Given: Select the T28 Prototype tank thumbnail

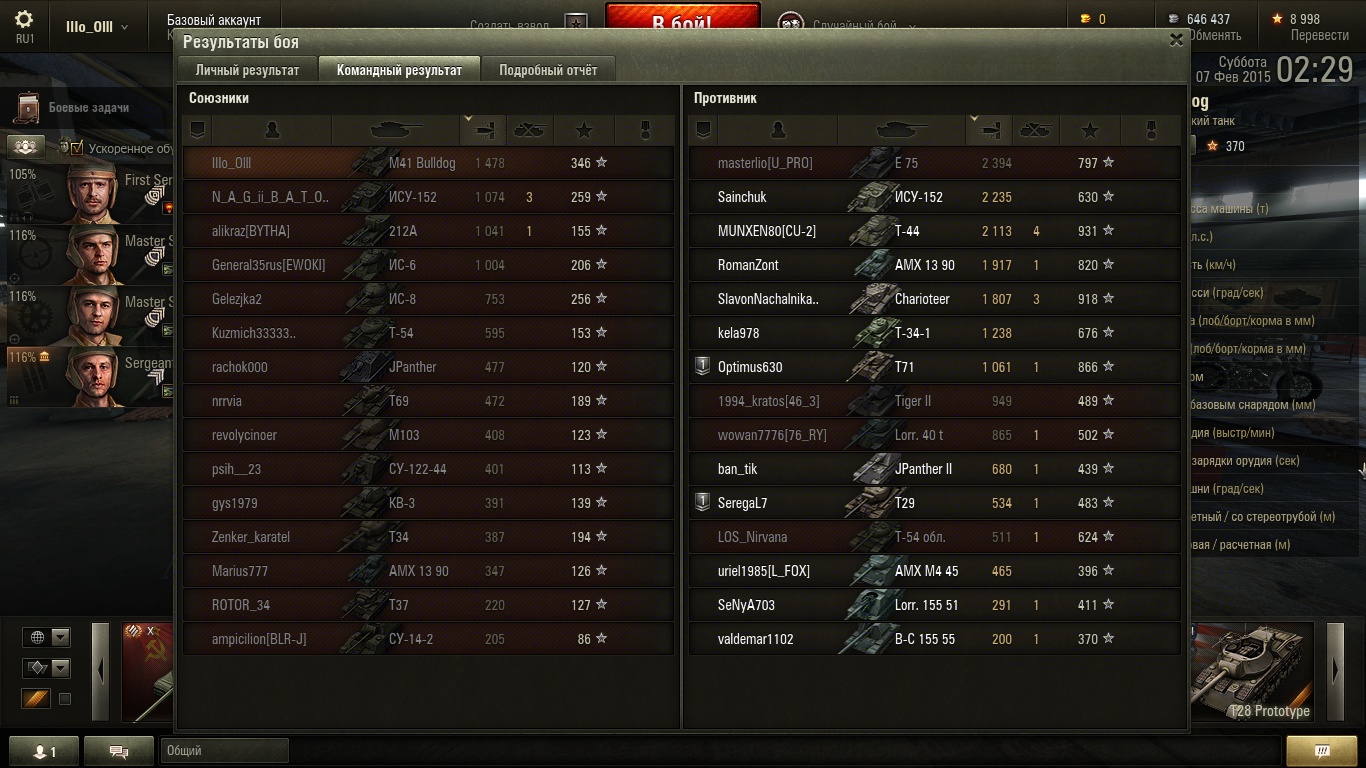Looking at the screenshot, I should (1253, 670).
